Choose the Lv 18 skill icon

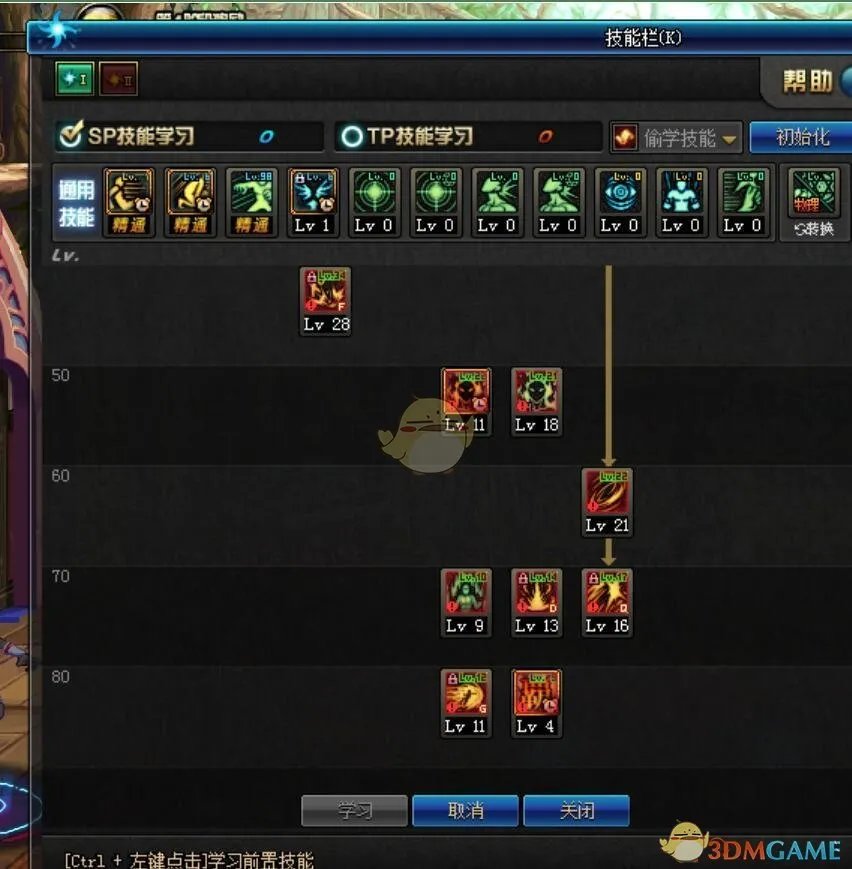pos(537,393)
